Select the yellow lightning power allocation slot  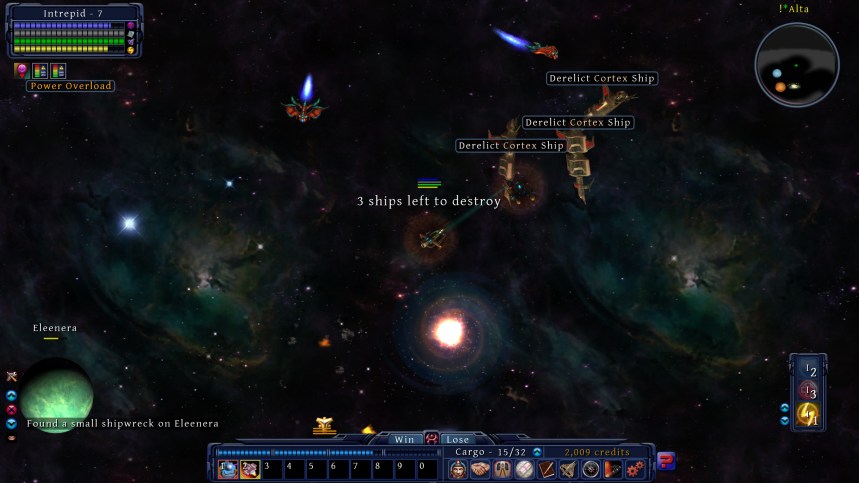tap(808, 414)
